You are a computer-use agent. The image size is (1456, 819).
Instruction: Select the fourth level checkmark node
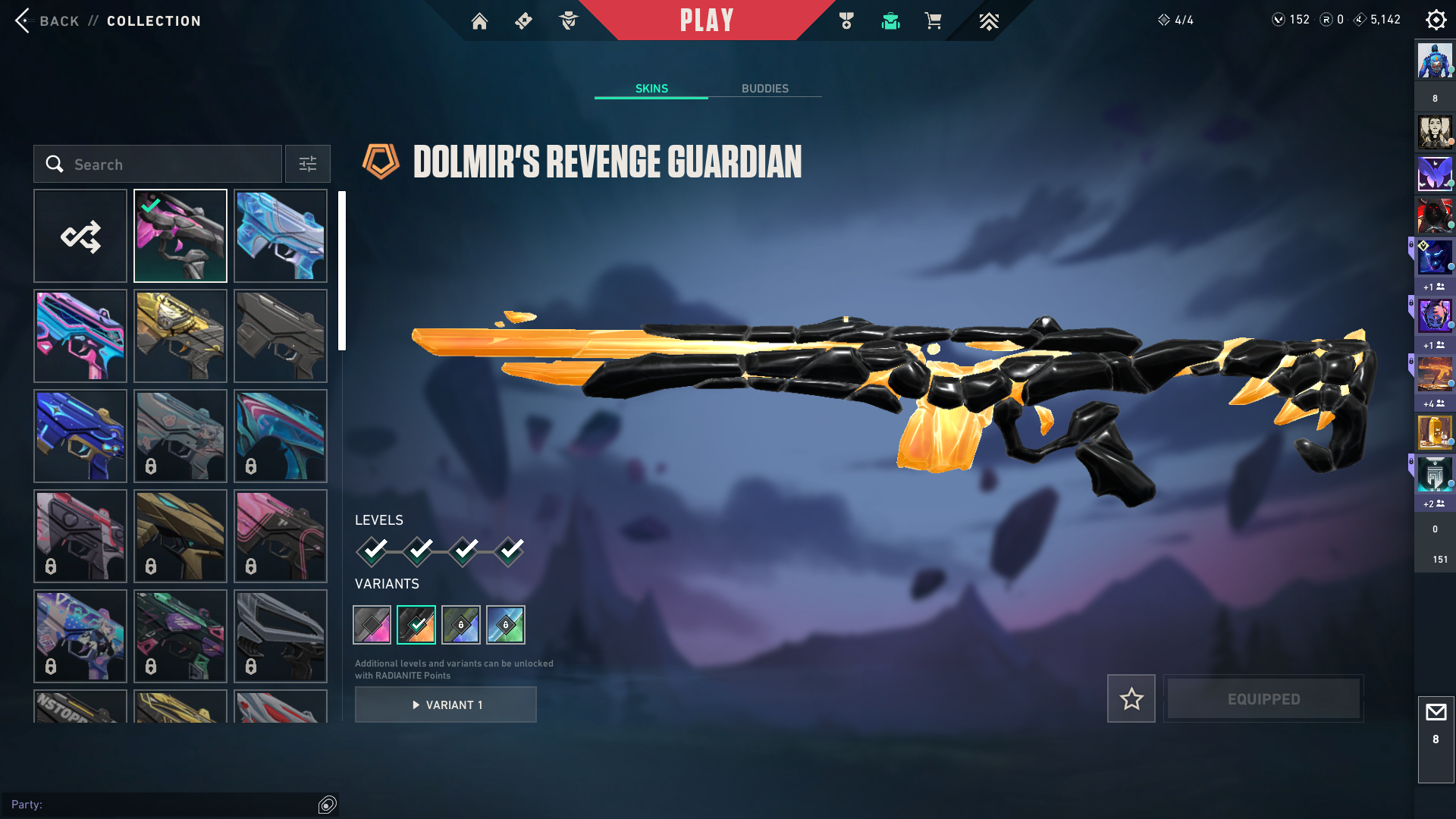coord(510,551)
